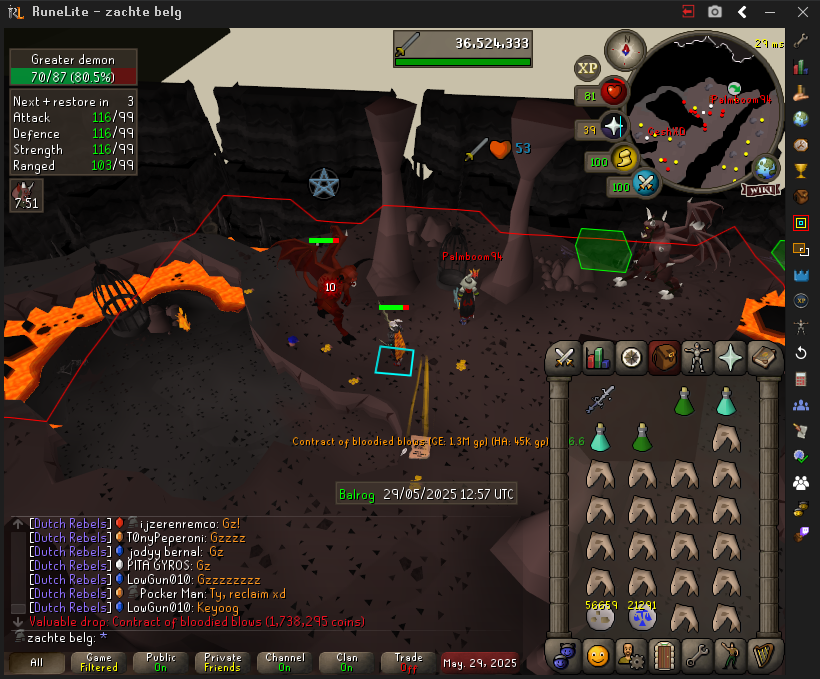Open the world map globe
This screenshot has width=820, height=679.
(x=767, y=166)
